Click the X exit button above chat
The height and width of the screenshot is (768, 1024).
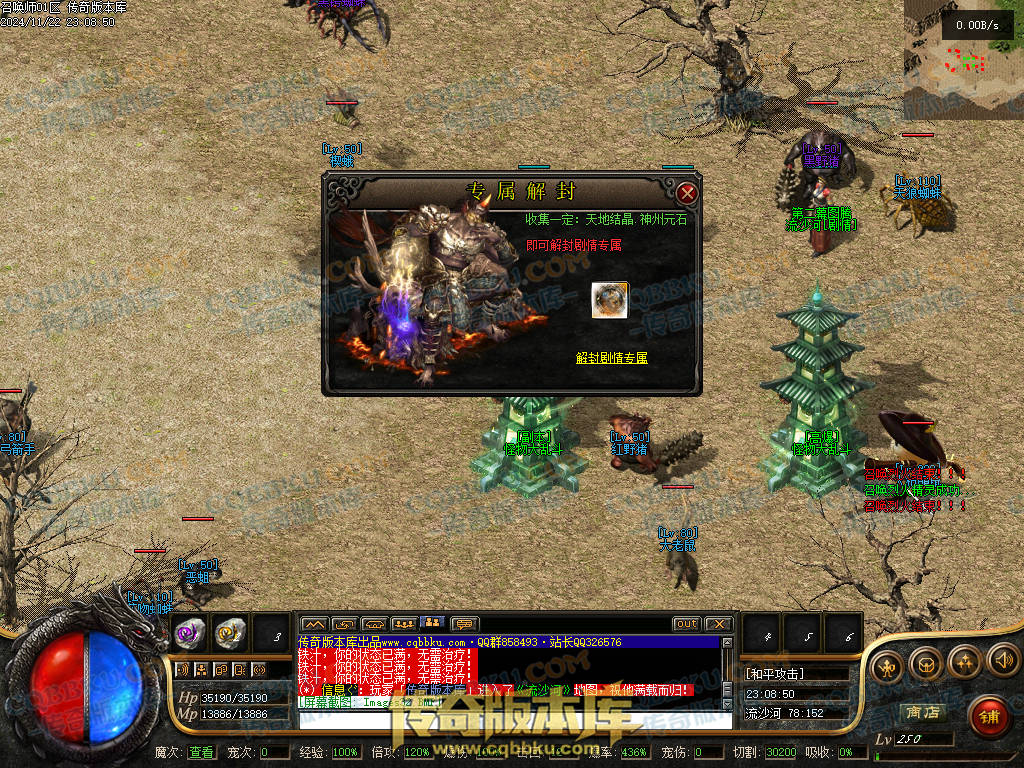pos(719,624)
